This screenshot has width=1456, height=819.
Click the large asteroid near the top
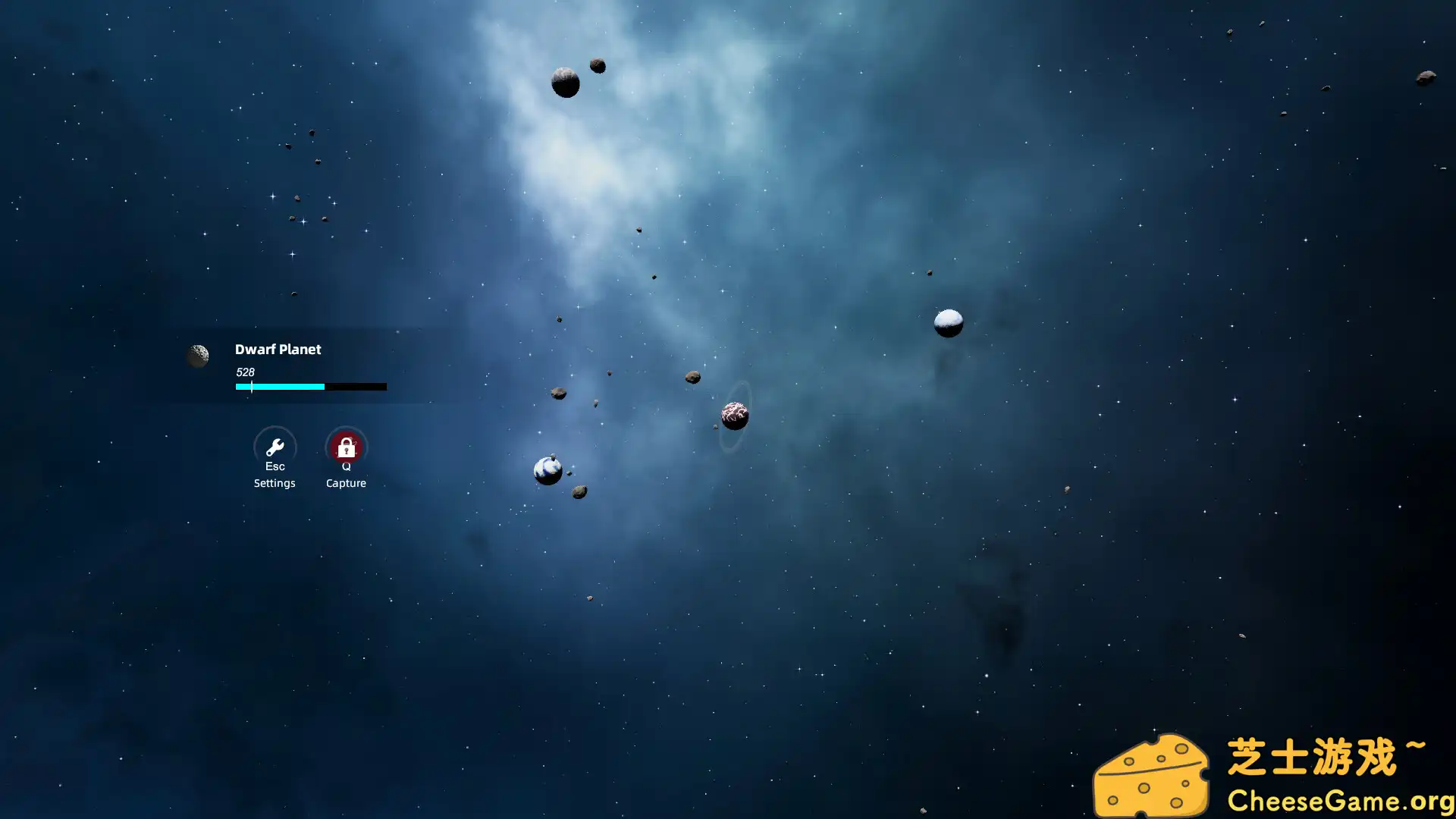coord(566,81)
